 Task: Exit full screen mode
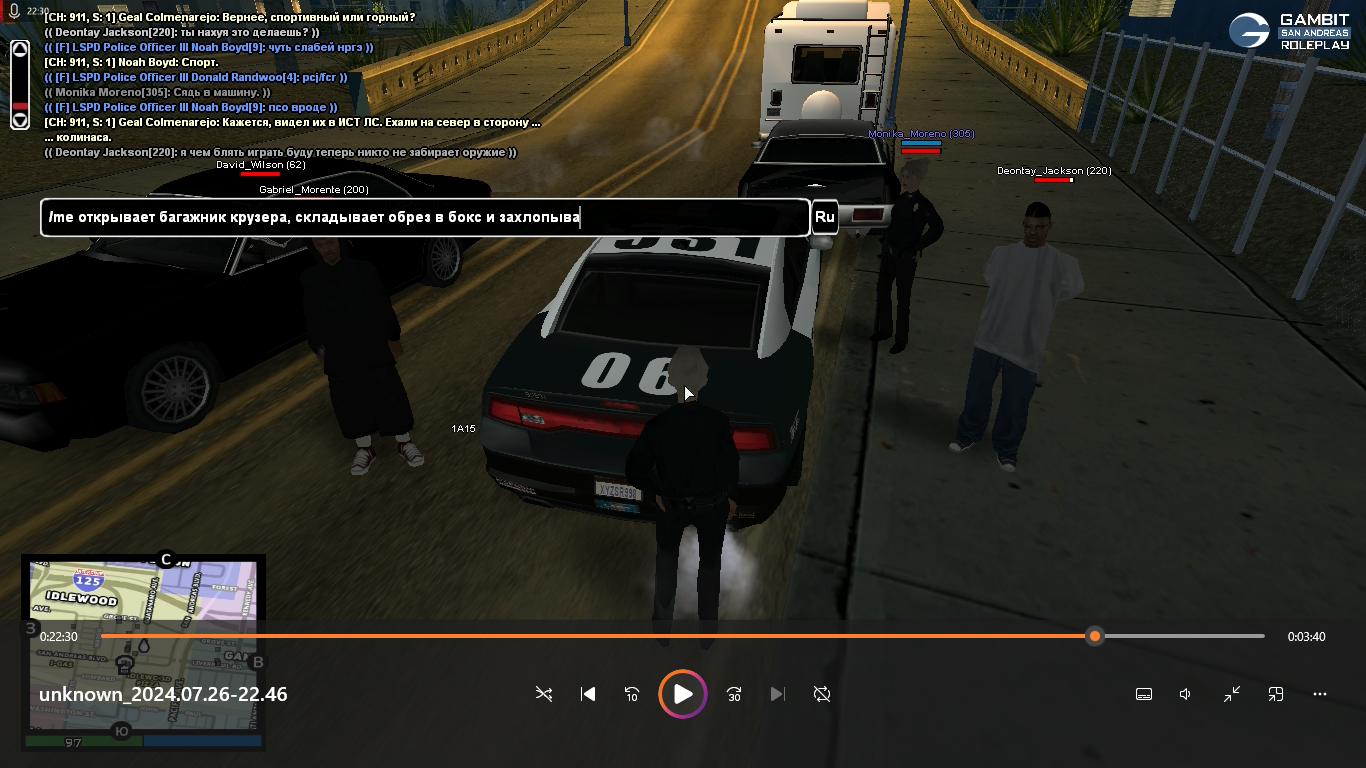pyautogui.click(x=1232, y=694)
